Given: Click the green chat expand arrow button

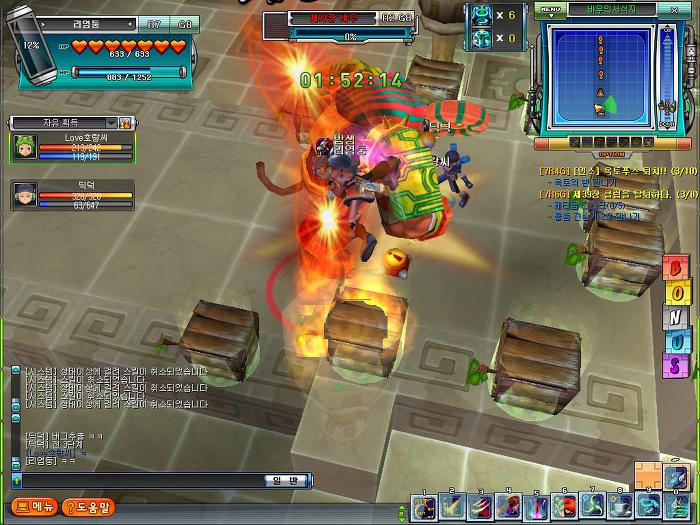Looking at the screenshot, I should click(x=16, y=481).
